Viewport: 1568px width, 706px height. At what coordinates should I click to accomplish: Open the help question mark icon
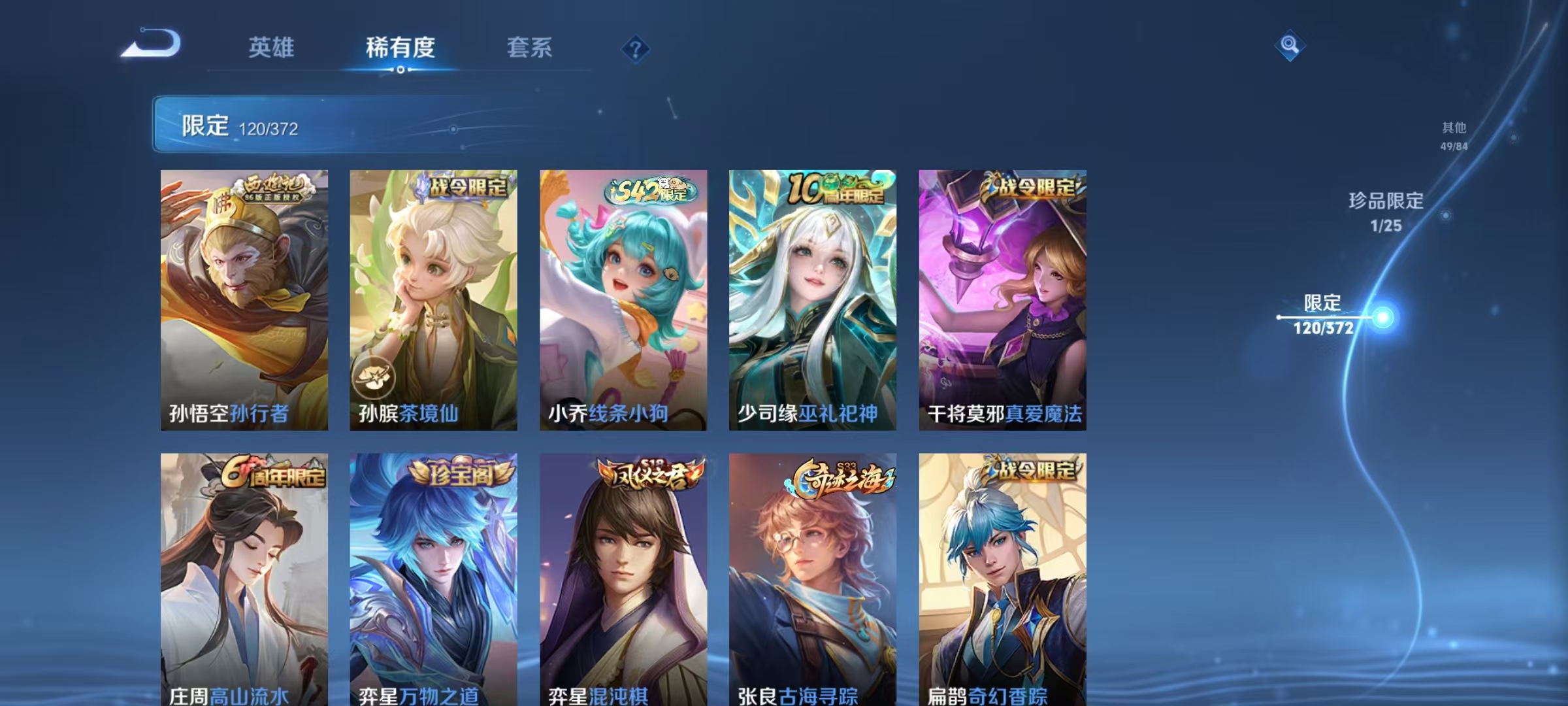[634, 48]
